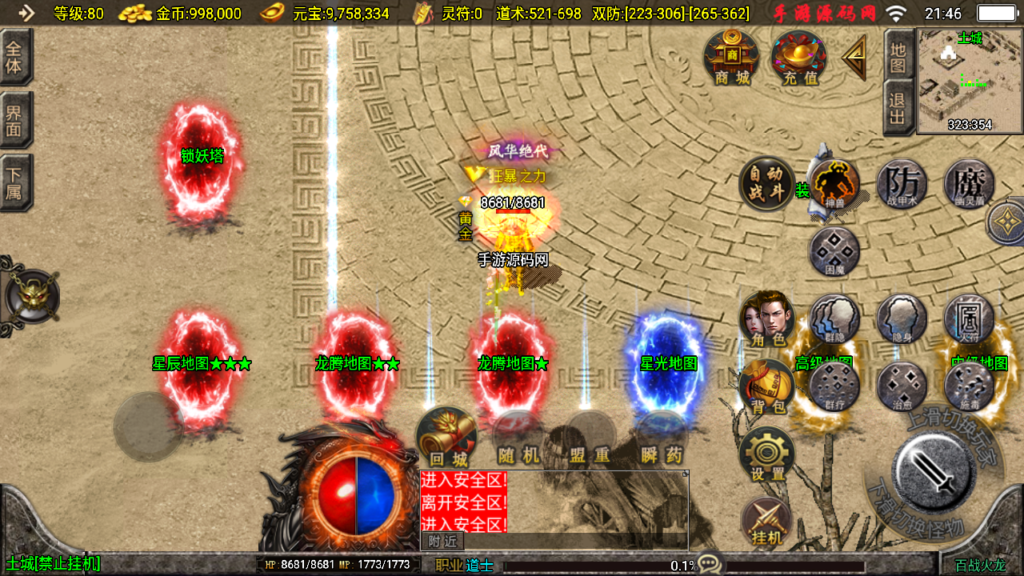The width and height of the screenshot is (1024, 576).
Task: Switch to the 下属 tab
Action: coord(15,182)
